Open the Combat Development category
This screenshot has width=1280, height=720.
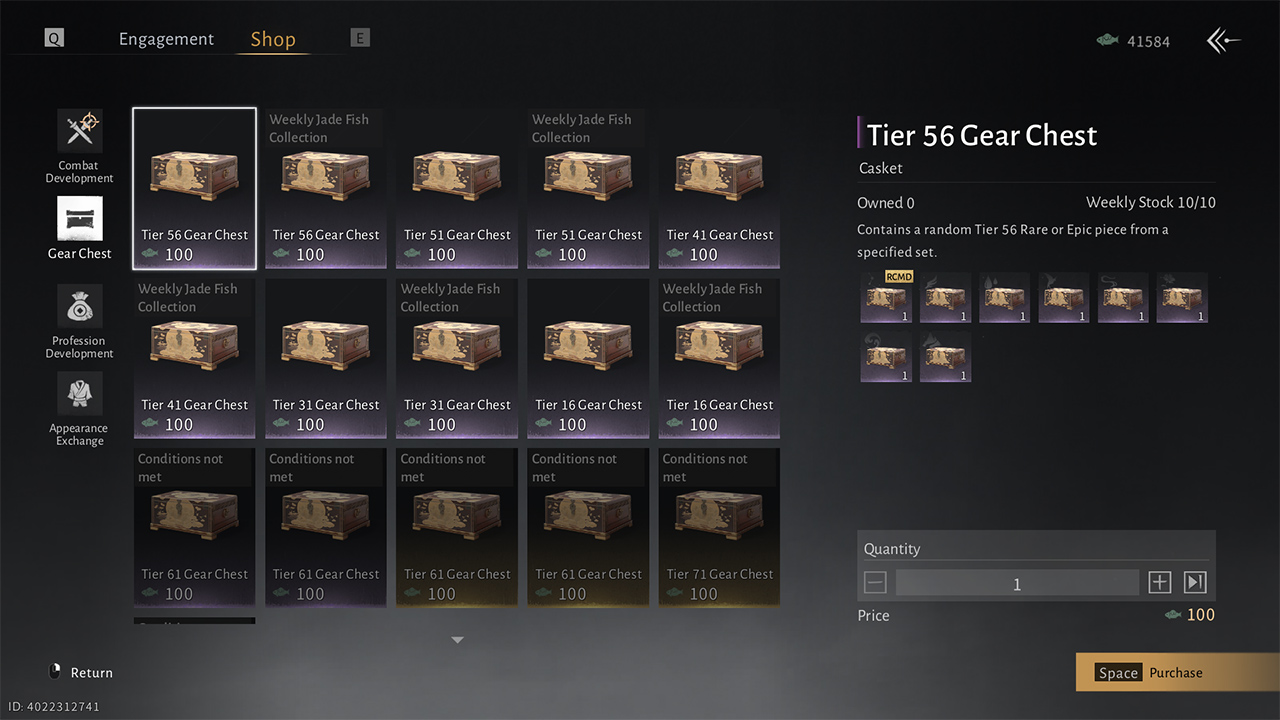tap(80, 131)
